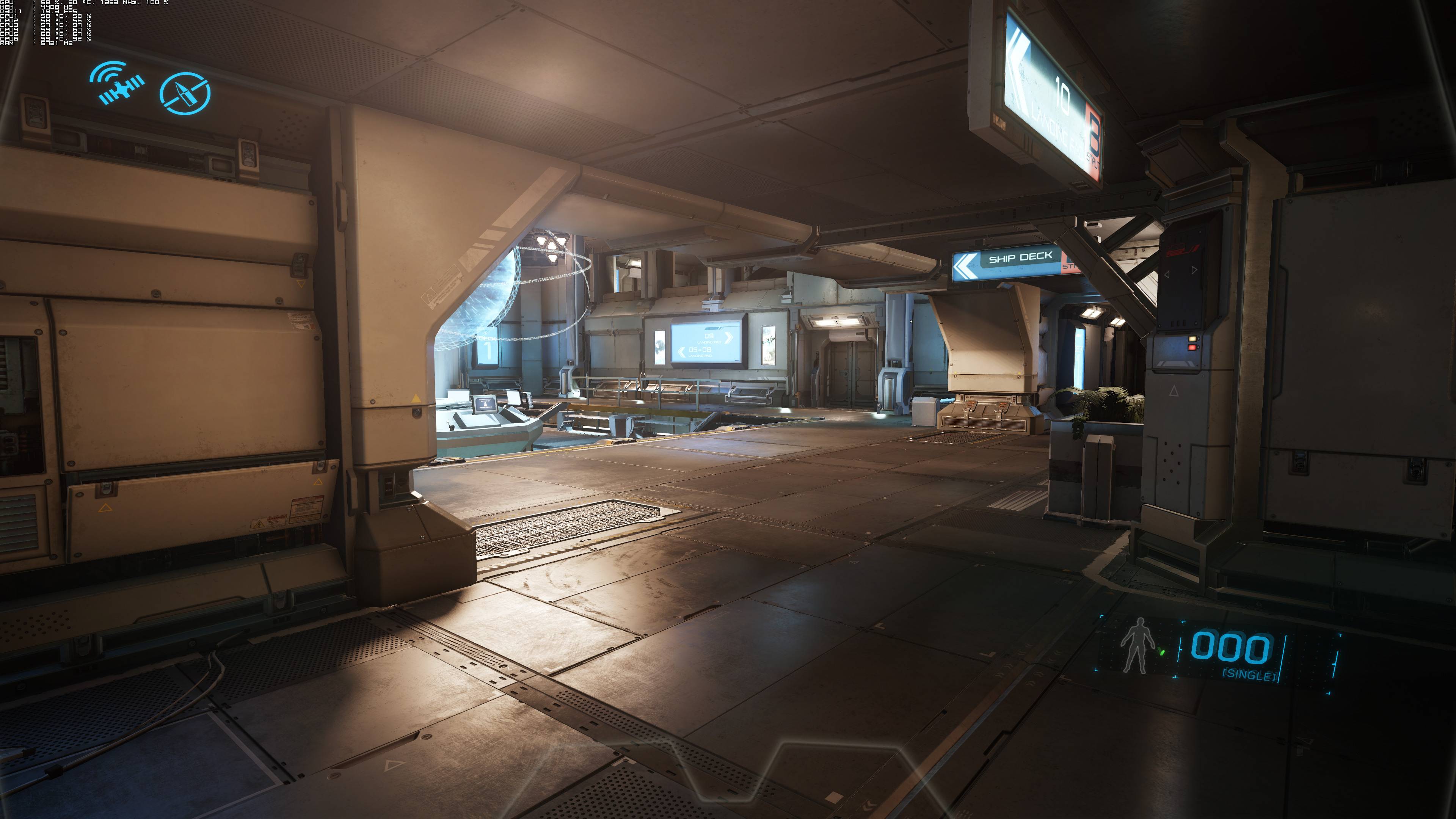This screenshot has width=1456, height=819.
Task: Click the satellite comms signal icon
Action: (118, 84)
